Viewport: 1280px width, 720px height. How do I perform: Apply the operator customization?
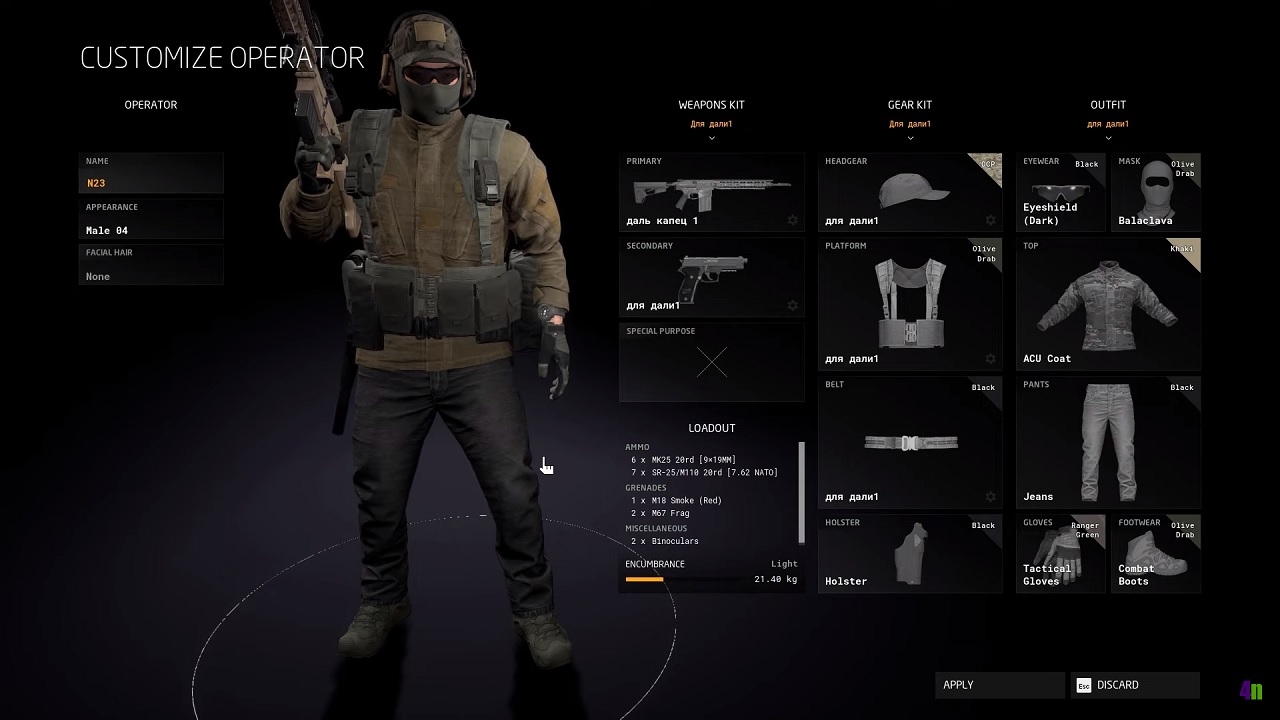999,685
